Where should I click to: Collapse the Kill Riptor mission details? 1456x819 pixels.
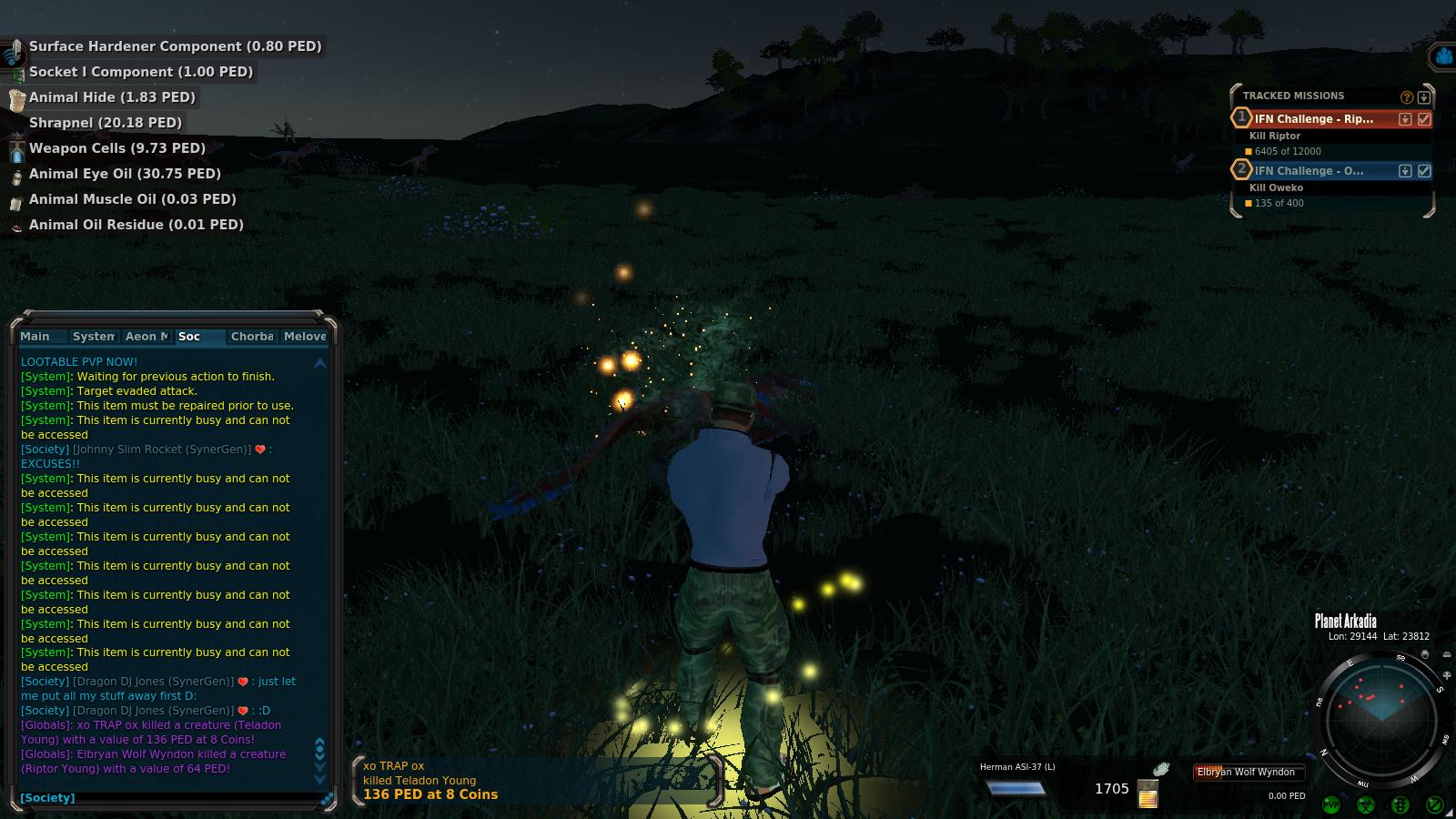(x=1405, y=119)
